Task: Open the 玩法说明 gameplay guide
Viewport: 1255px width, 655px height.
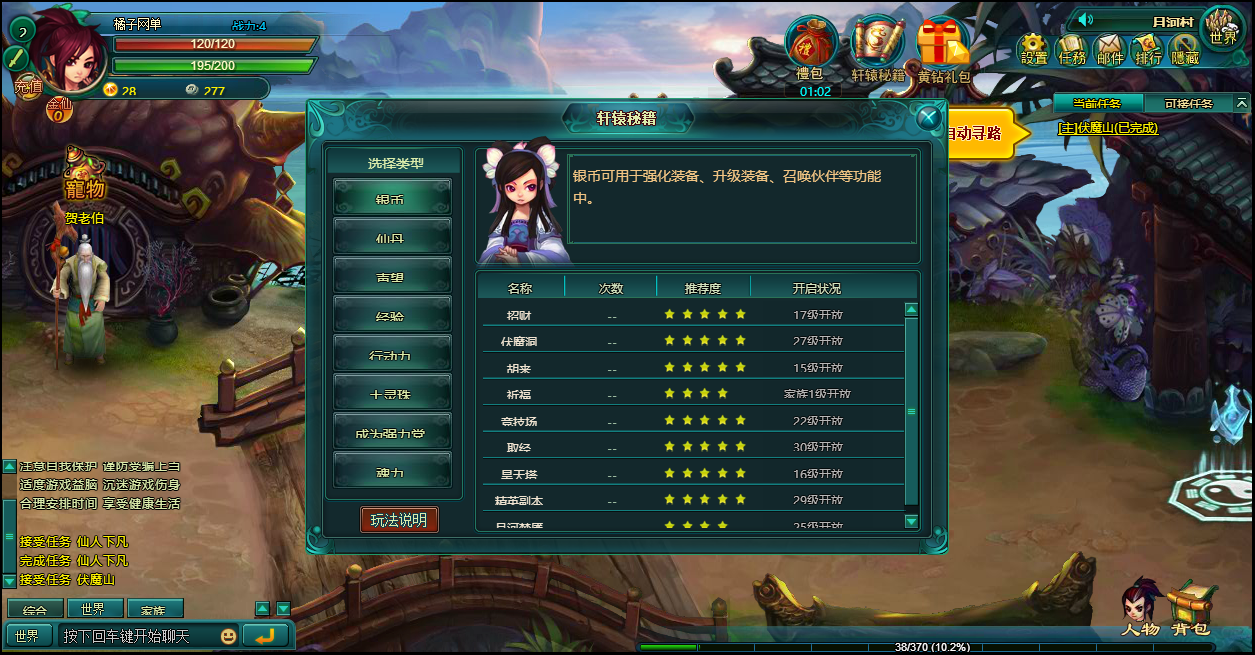Action: tap(399, 520)
